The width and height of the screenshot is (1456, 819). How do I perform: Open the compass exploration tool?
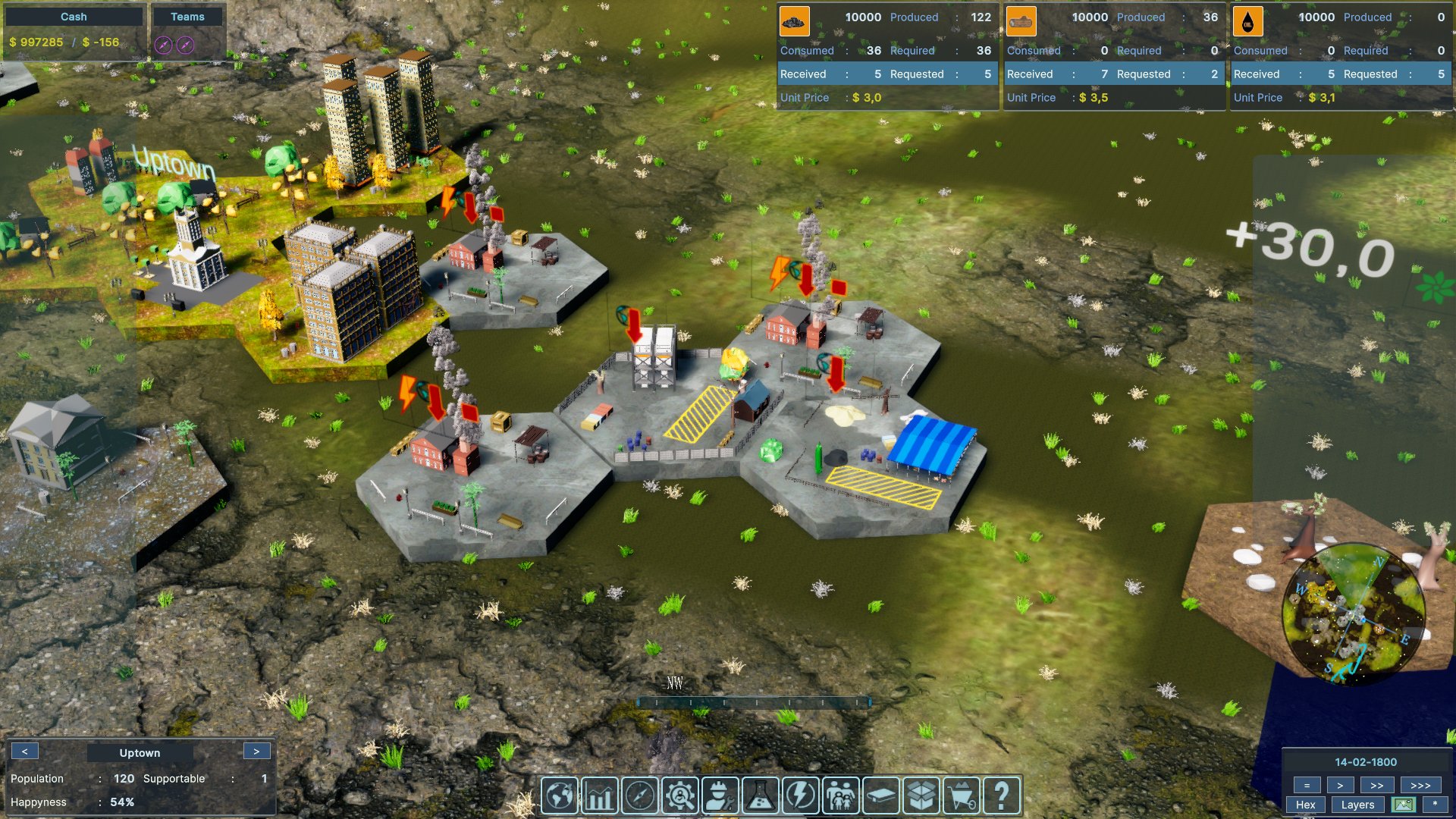click(x=639, y=796)
